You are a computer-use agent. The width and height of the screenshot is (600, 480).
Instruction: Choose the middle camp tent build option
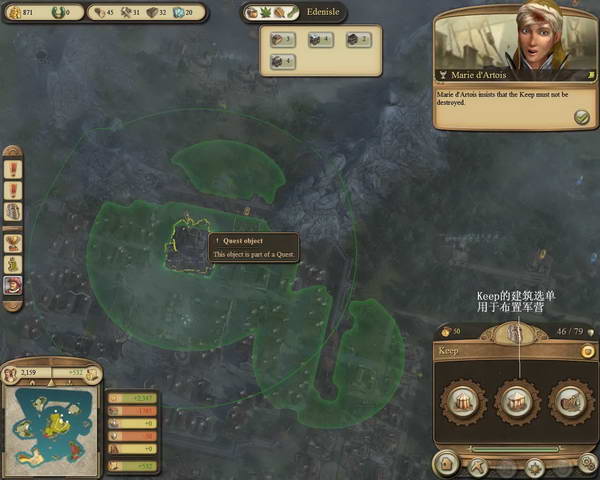click(x=517, y=400)
